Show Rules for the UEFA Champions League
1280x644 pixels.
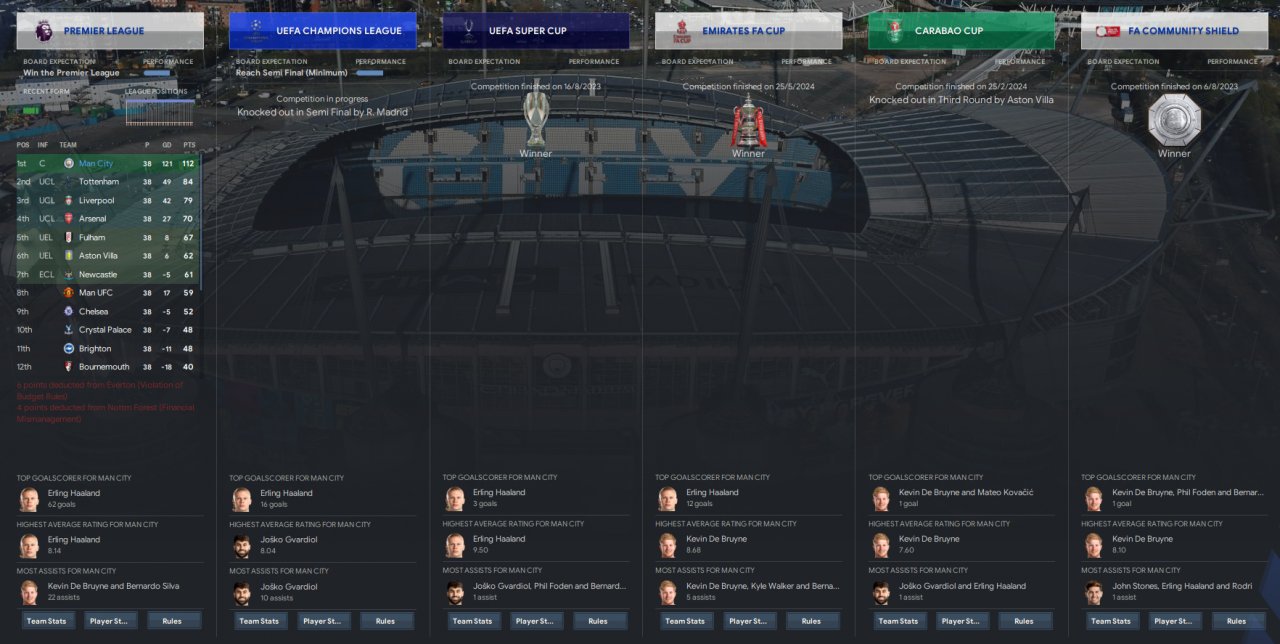pos(385,621)
